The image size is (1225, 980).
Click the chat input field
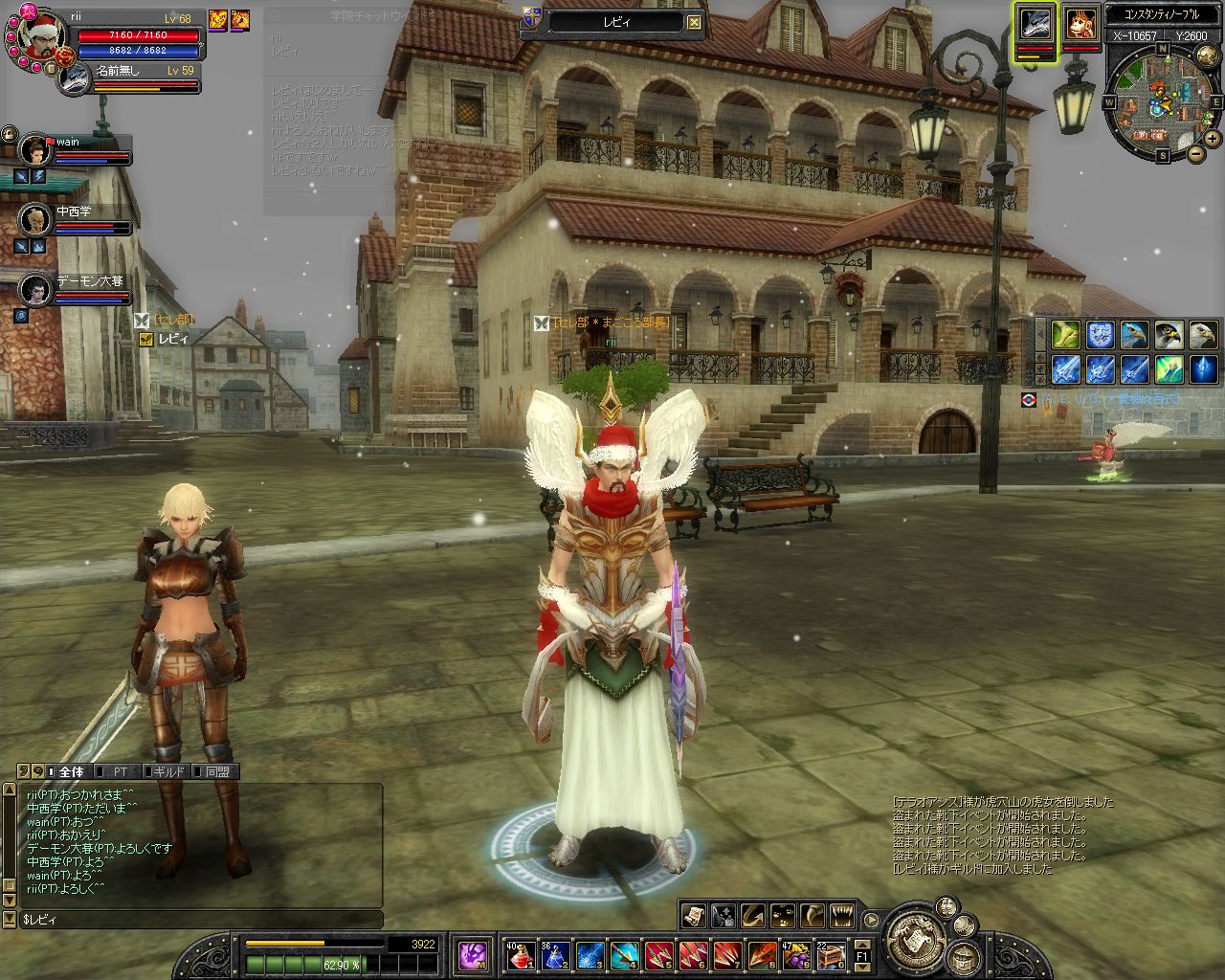201,920
